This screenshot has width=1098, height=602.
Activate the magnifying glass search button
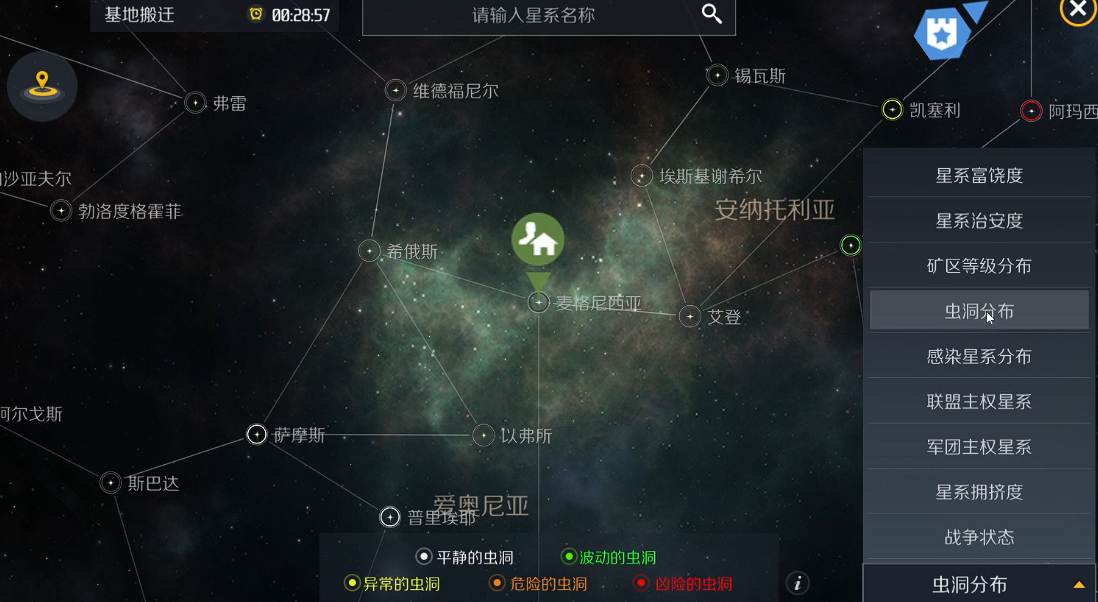712,14
